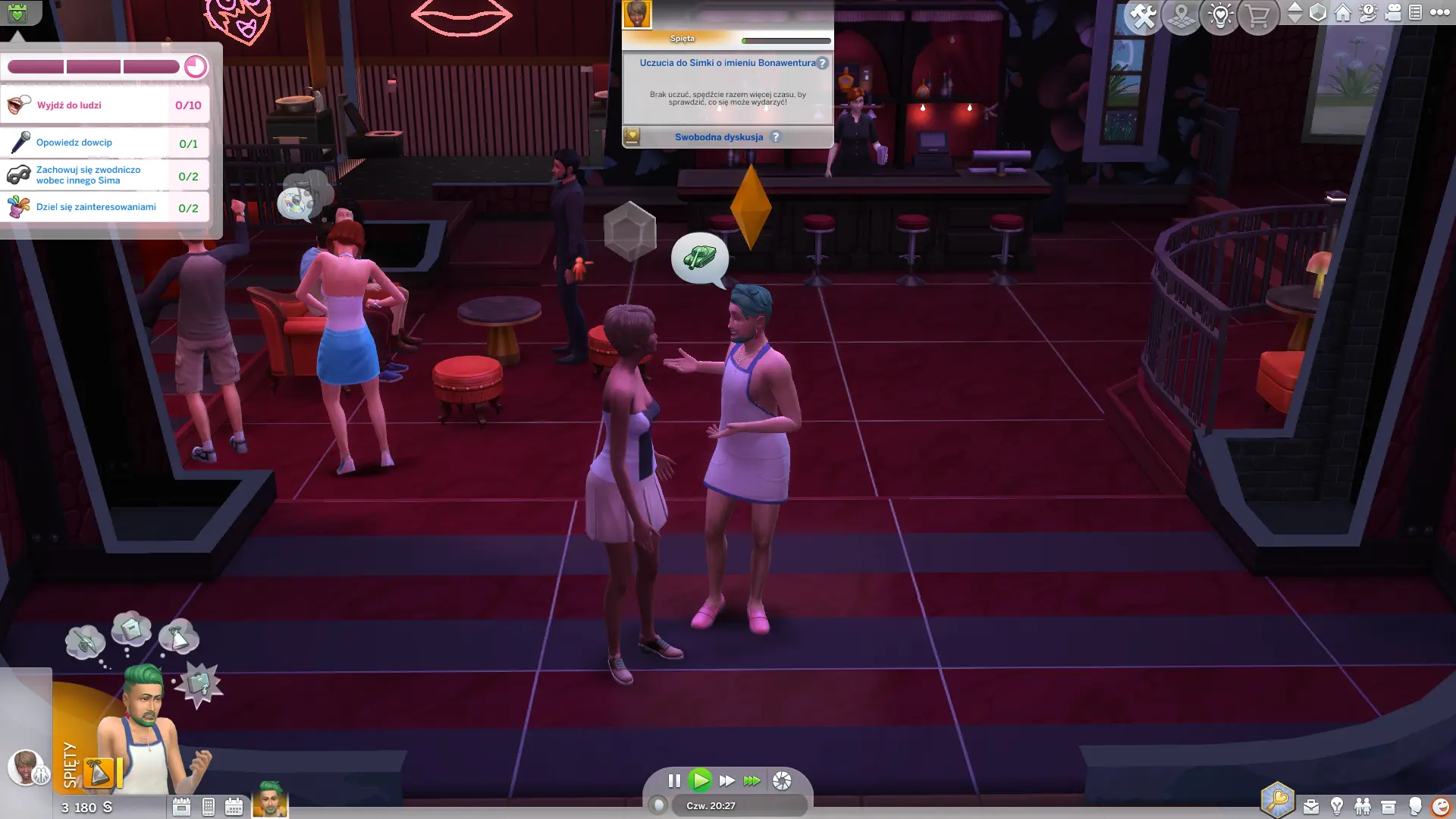Select the 'Opowiedz dowcip' goal row
The image size is (1456, 819).
pyautogui.click(x=105, y=143)
